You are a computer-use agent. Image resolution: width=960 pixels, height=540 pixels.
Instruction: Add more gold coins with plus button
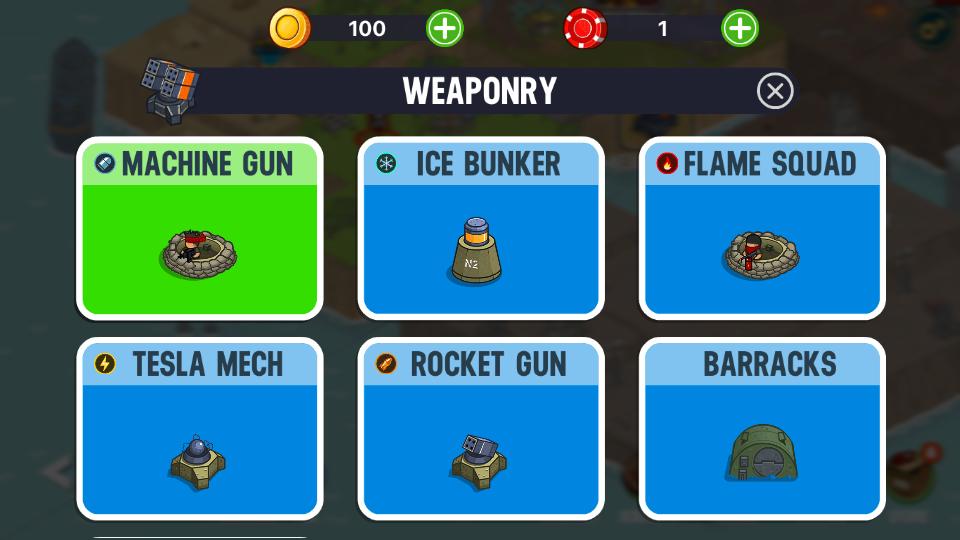445,28
